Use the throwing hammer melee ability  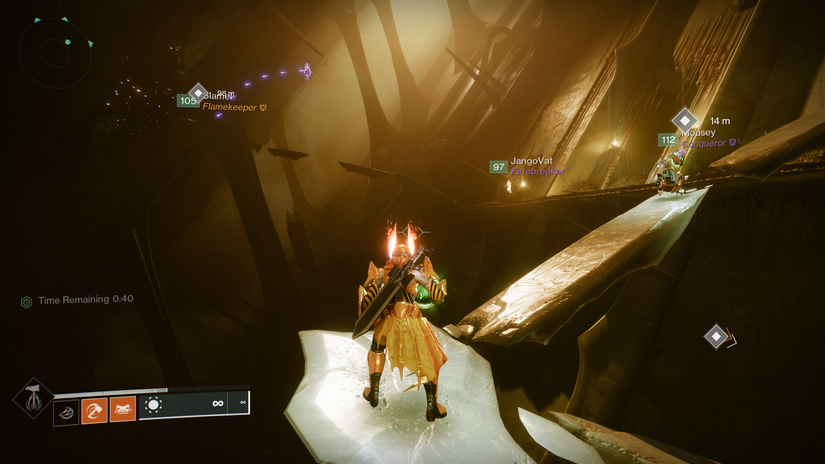(94, 409)
